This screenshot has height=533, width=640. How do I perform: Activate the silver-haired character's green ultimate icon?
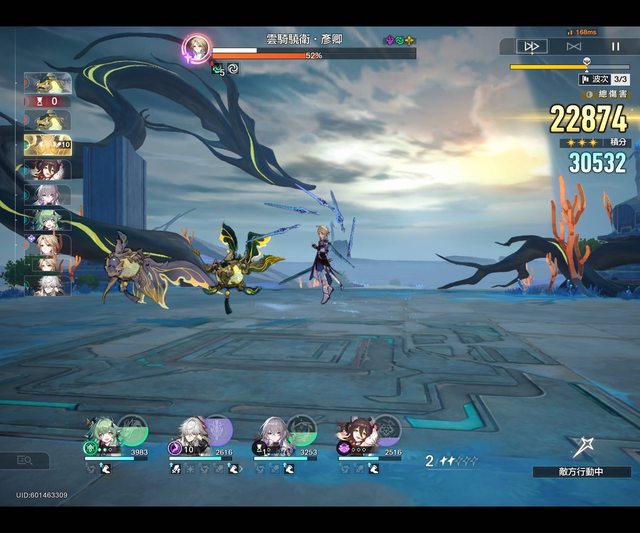(302, 430)
